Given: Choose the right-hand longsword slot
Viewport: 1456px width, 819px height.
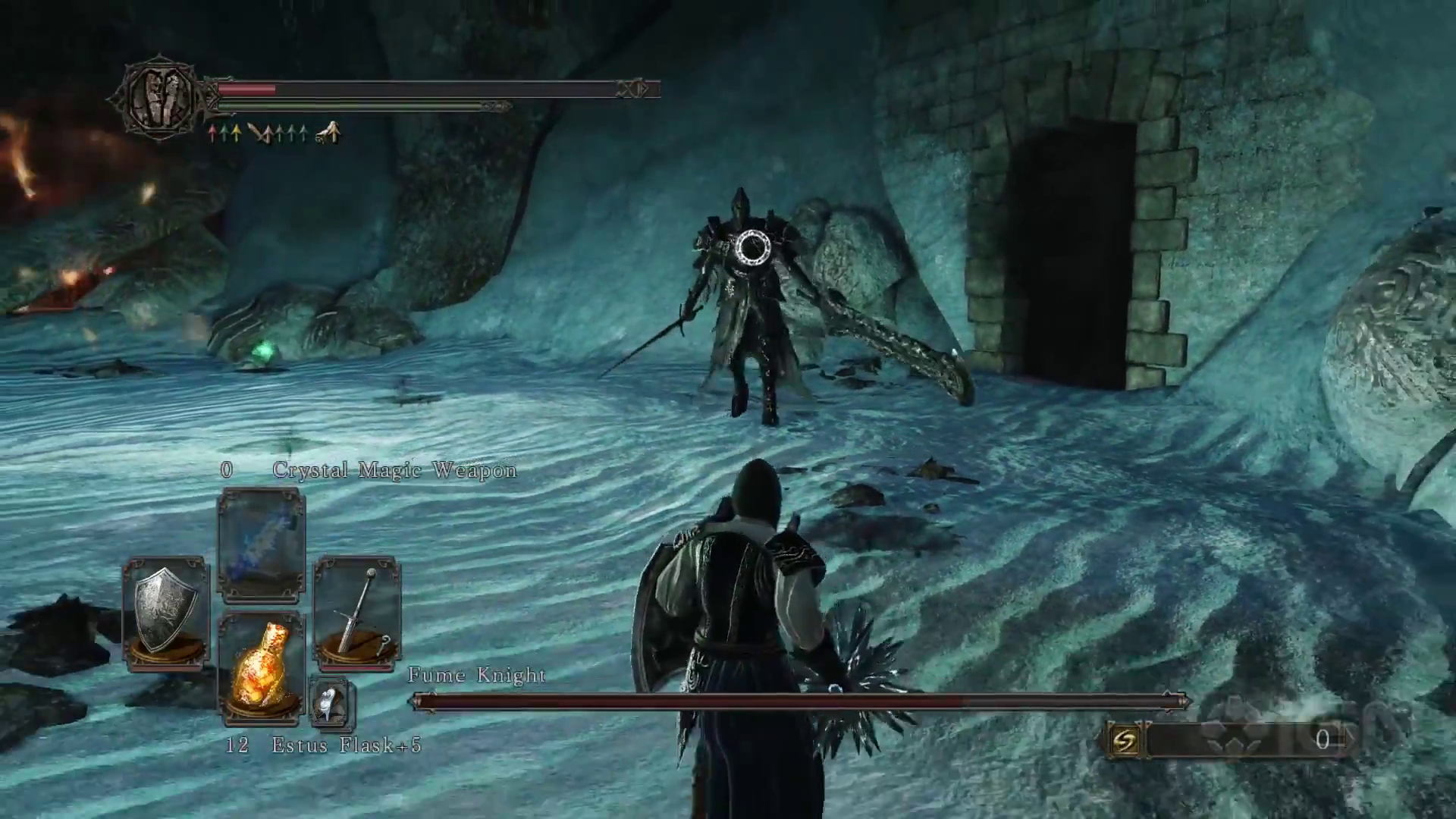Looking at the screenshot, I should coord(357,613).
